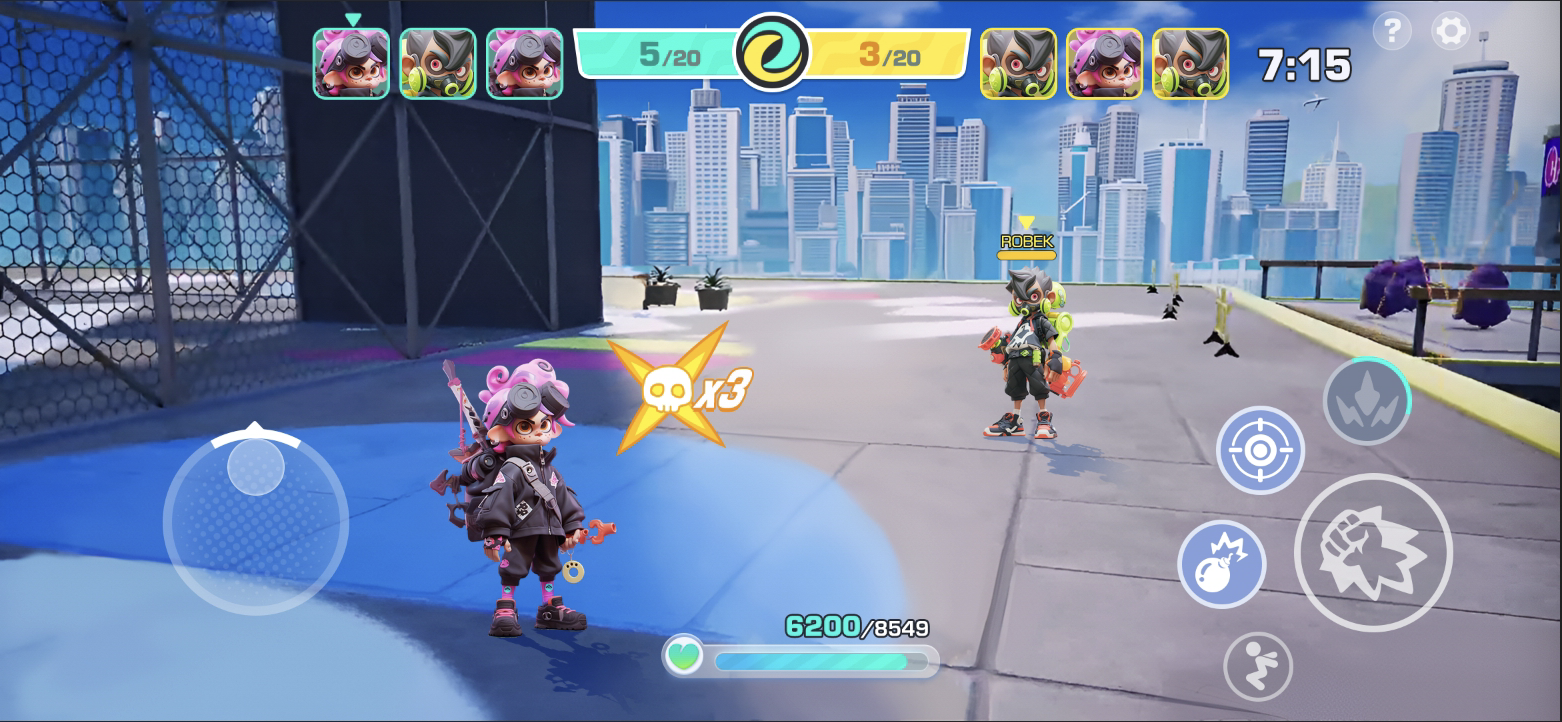
Task: Tap the second teammate portrait on the left
Action: click(x=439, y=65)
